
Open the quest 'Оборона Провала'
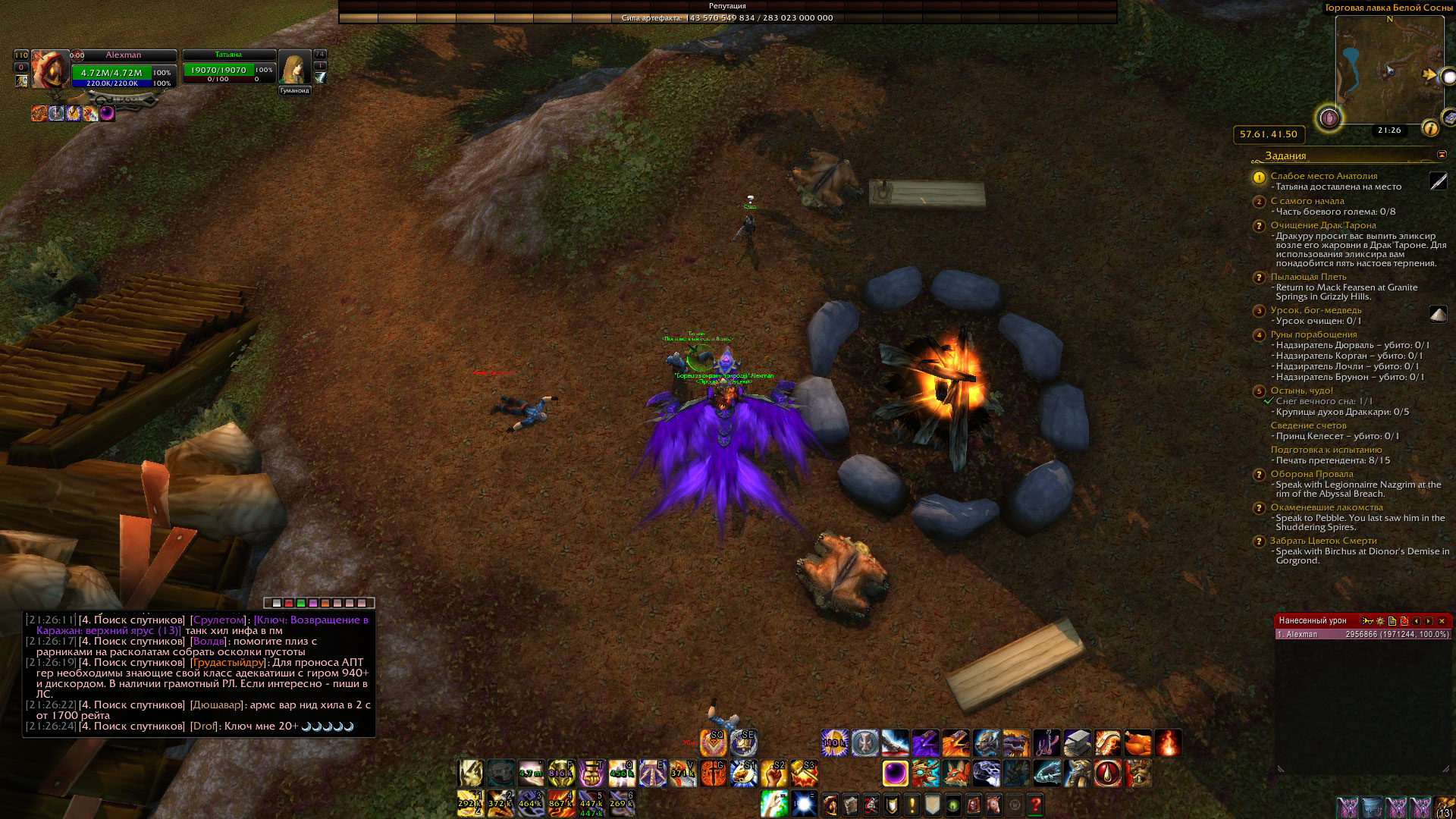[x=1311, y=474]
